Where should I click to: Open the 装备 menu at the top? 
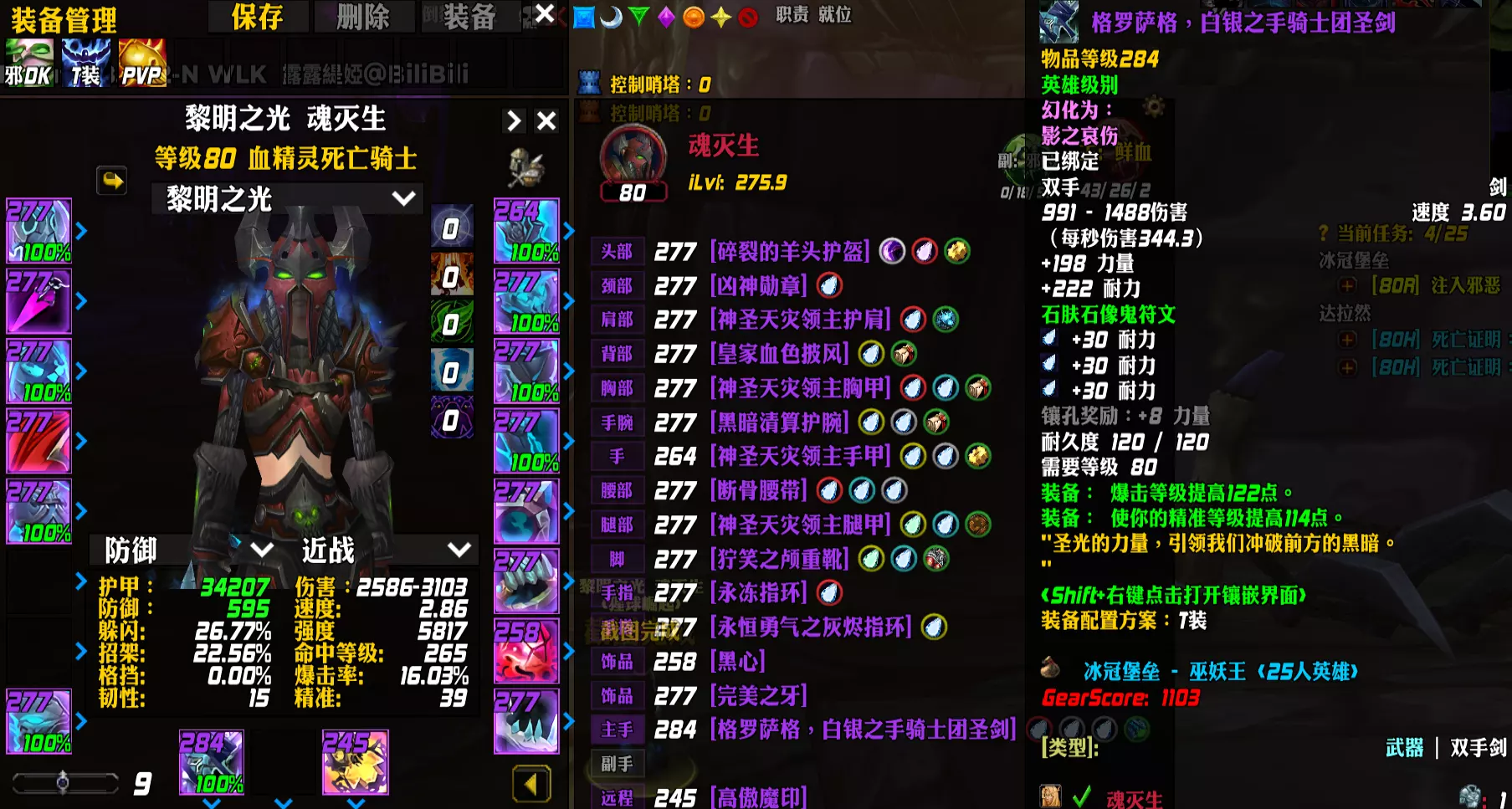pos(470,15)
